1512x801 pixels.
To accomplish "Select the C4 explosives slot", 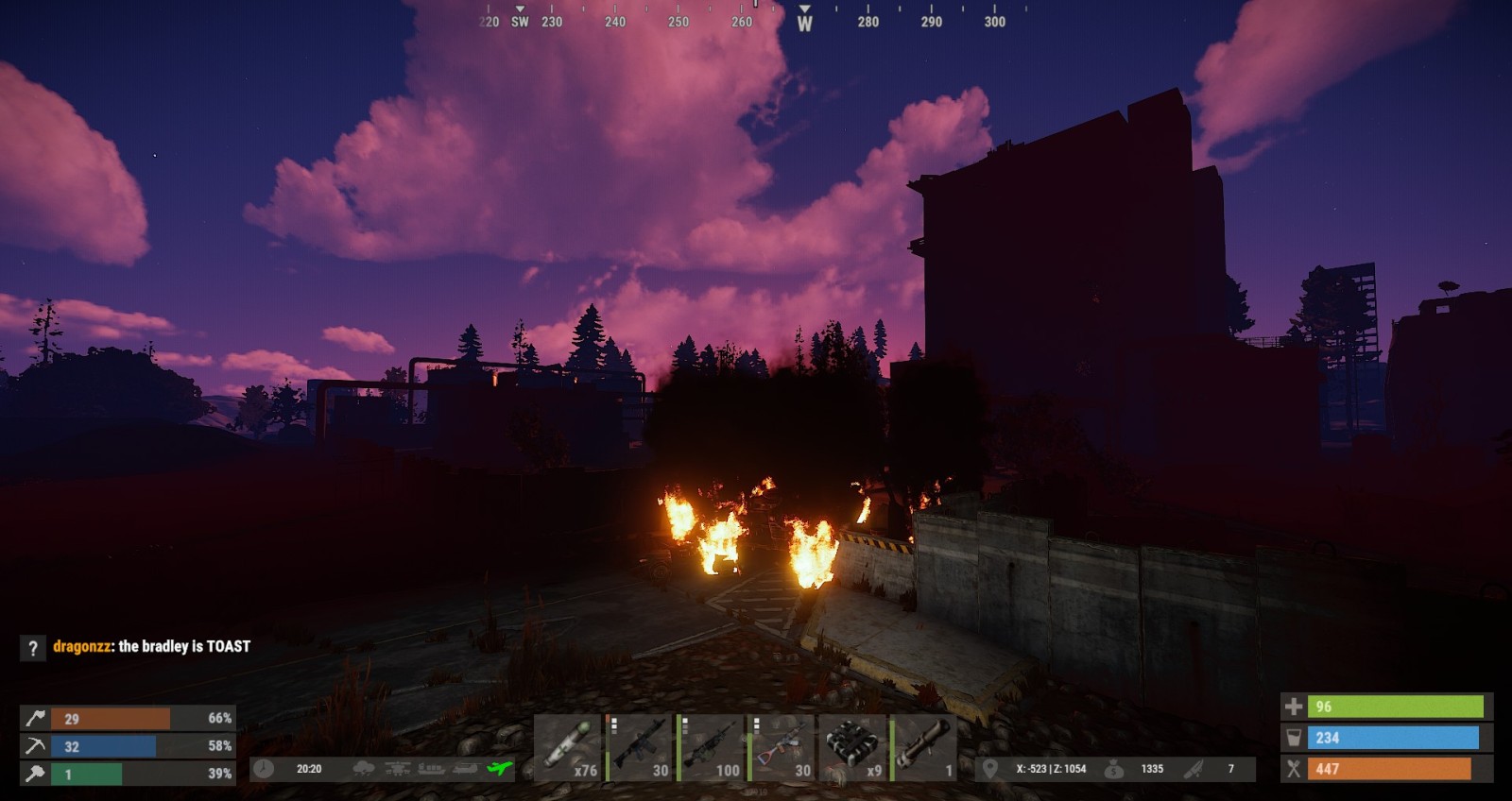I will (x=855, y=748).
